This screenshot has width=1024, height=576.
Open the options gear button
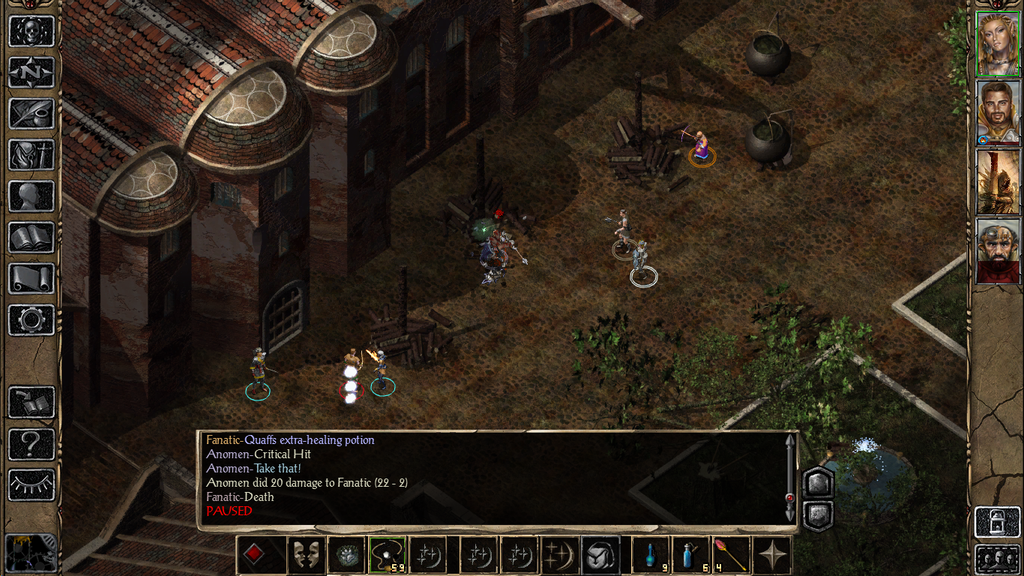click(31, 320)
